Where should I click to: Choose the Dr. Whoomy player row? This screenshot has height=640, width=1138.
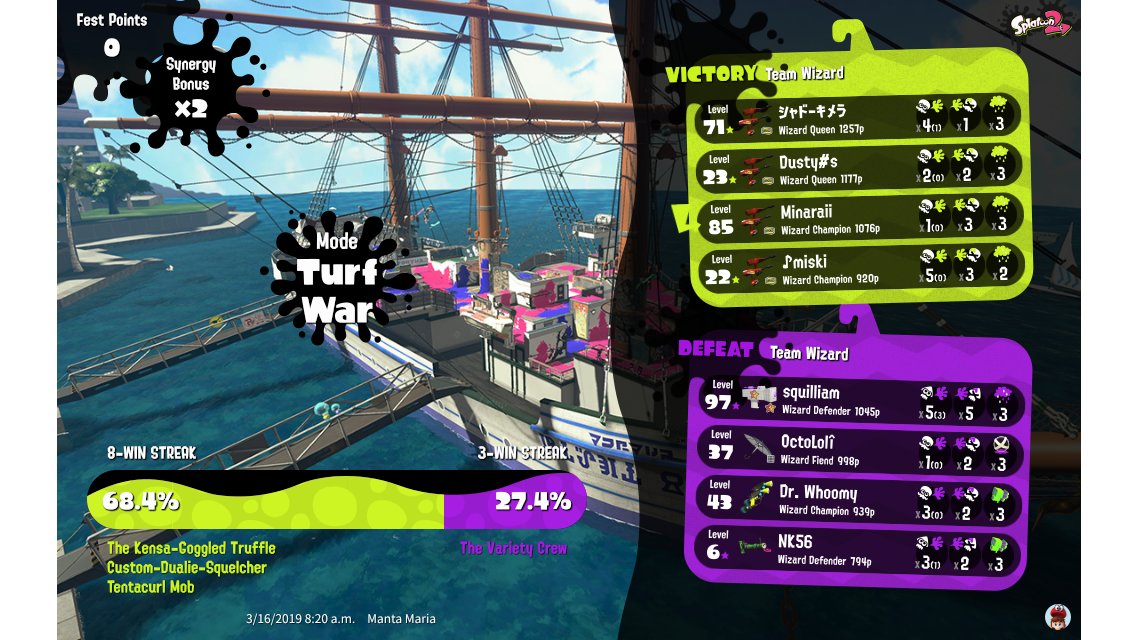click(x=862, y=502)
